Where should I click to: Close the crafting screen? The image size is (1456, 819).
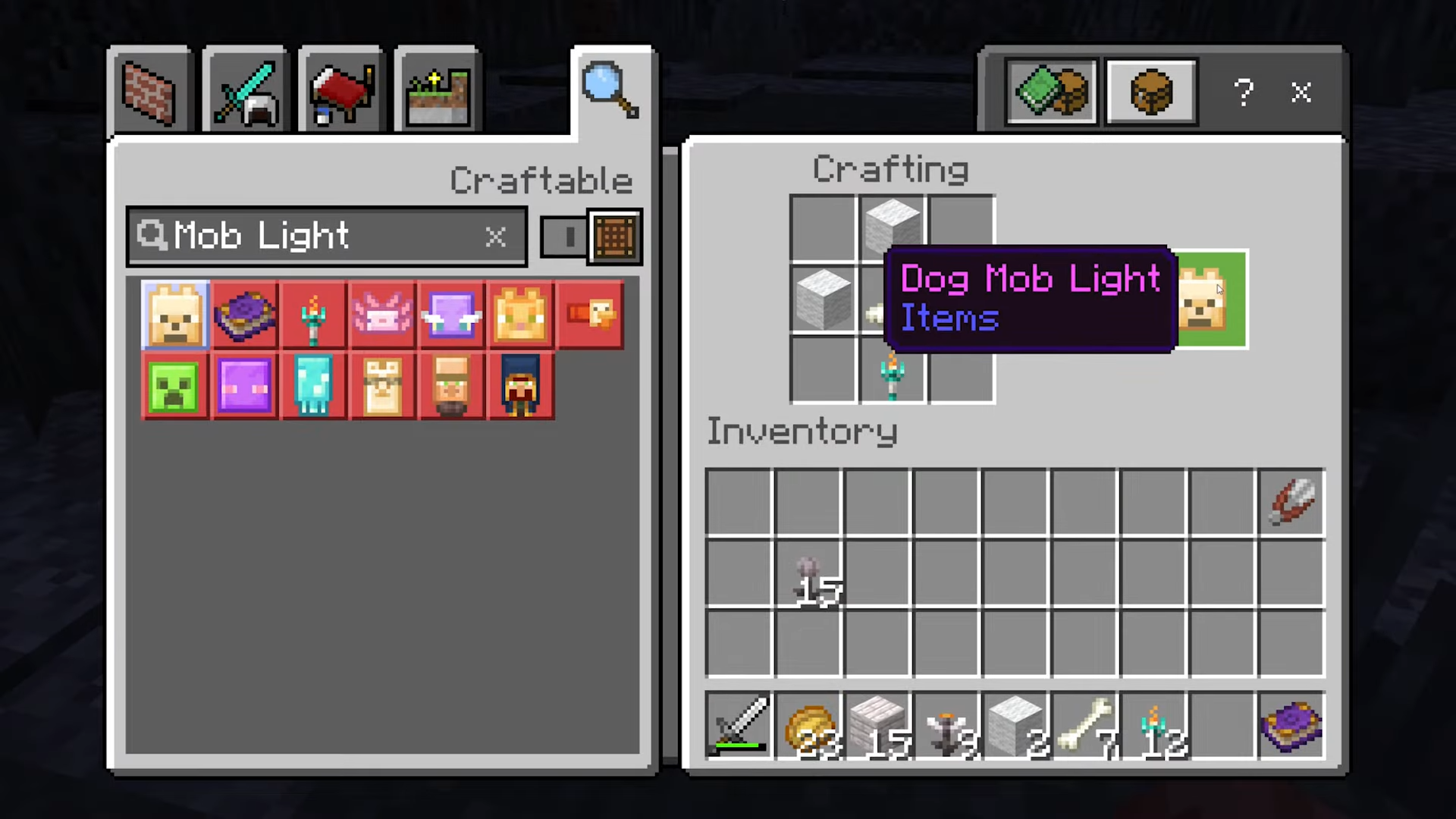click(1301, 93)
